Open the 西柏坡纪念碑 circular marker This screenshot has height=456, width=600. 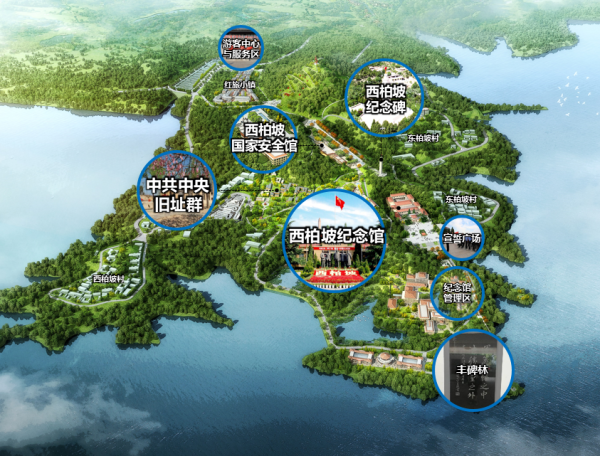(385, 95)
